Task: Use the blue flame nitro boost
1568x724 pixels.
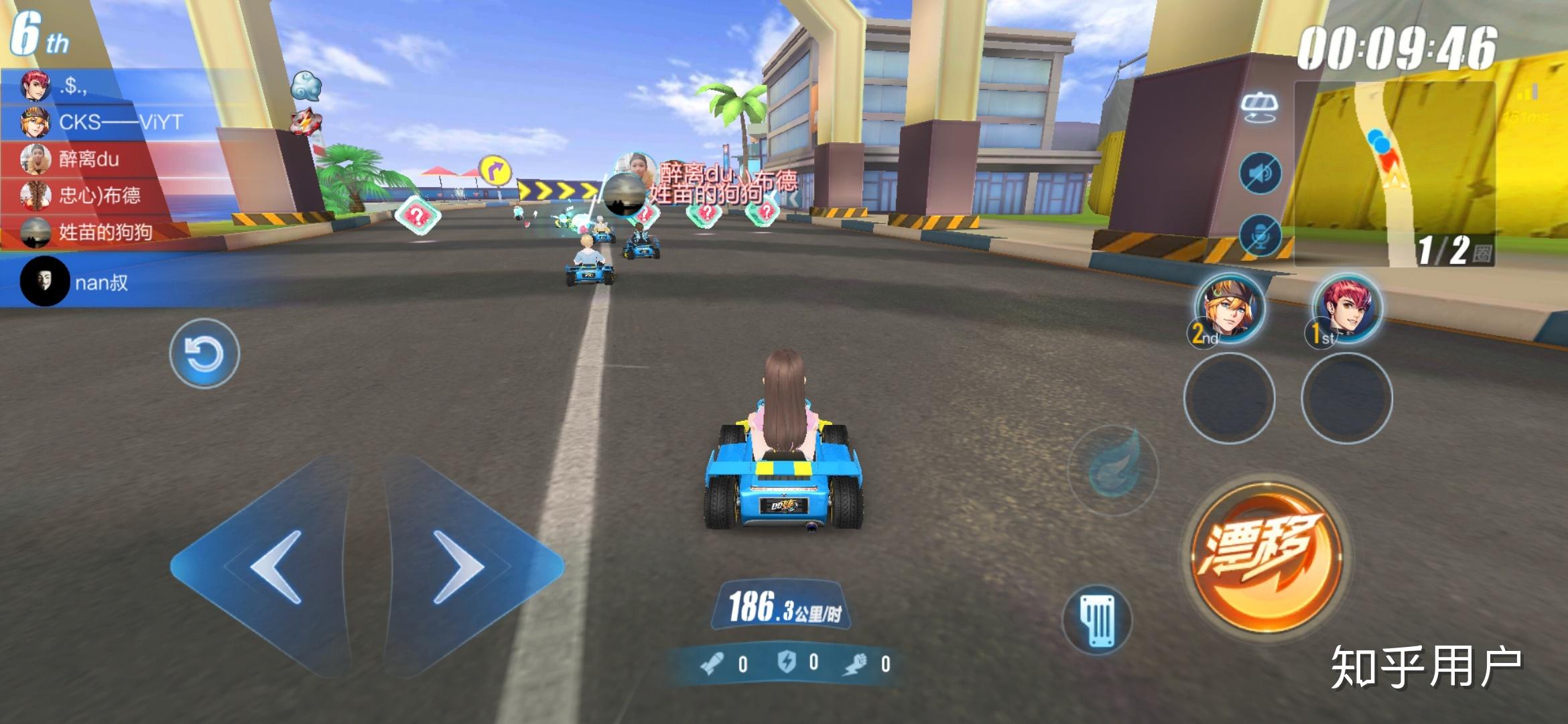Action: pos(1112,469)
